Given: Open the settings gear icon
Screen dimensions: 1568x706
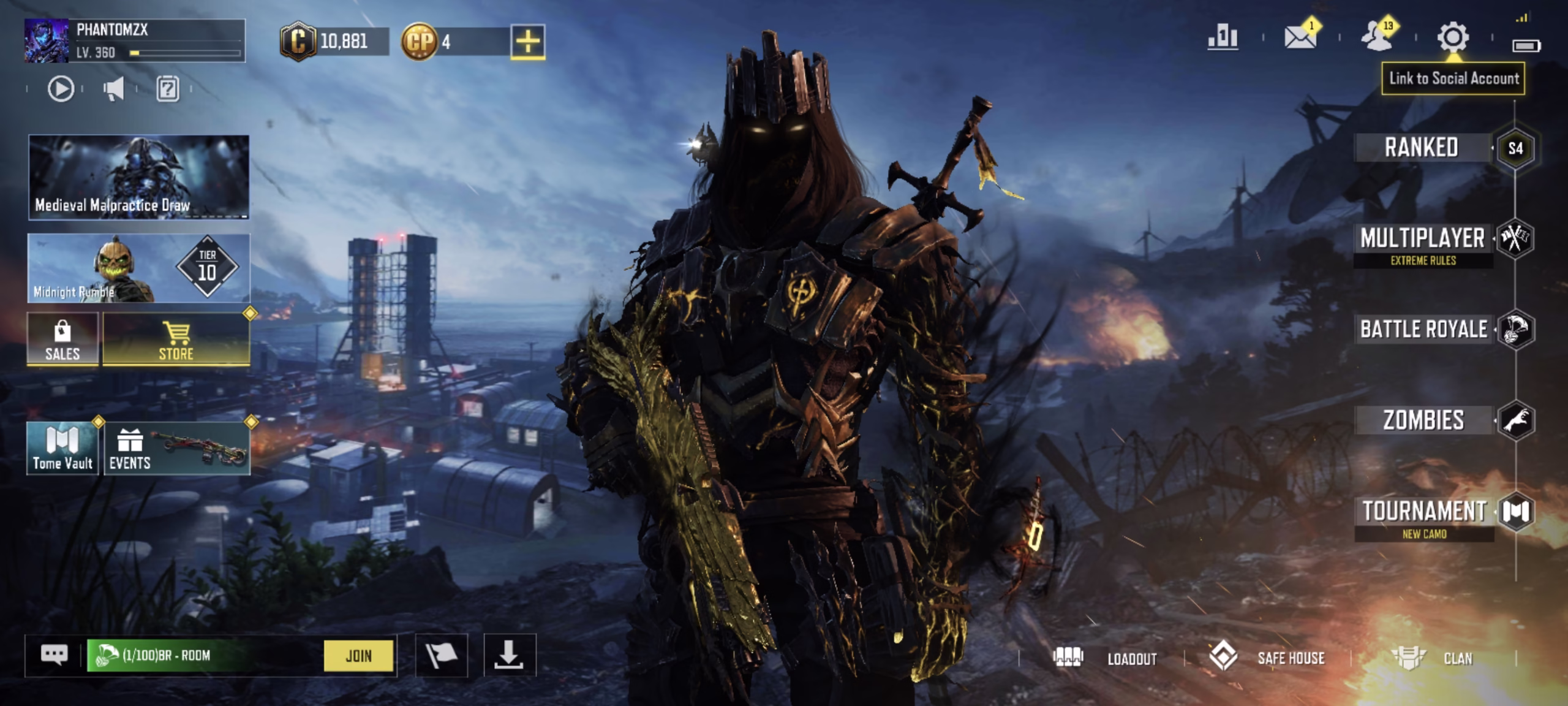Looking at the screenshot, I should point(1453,37).
